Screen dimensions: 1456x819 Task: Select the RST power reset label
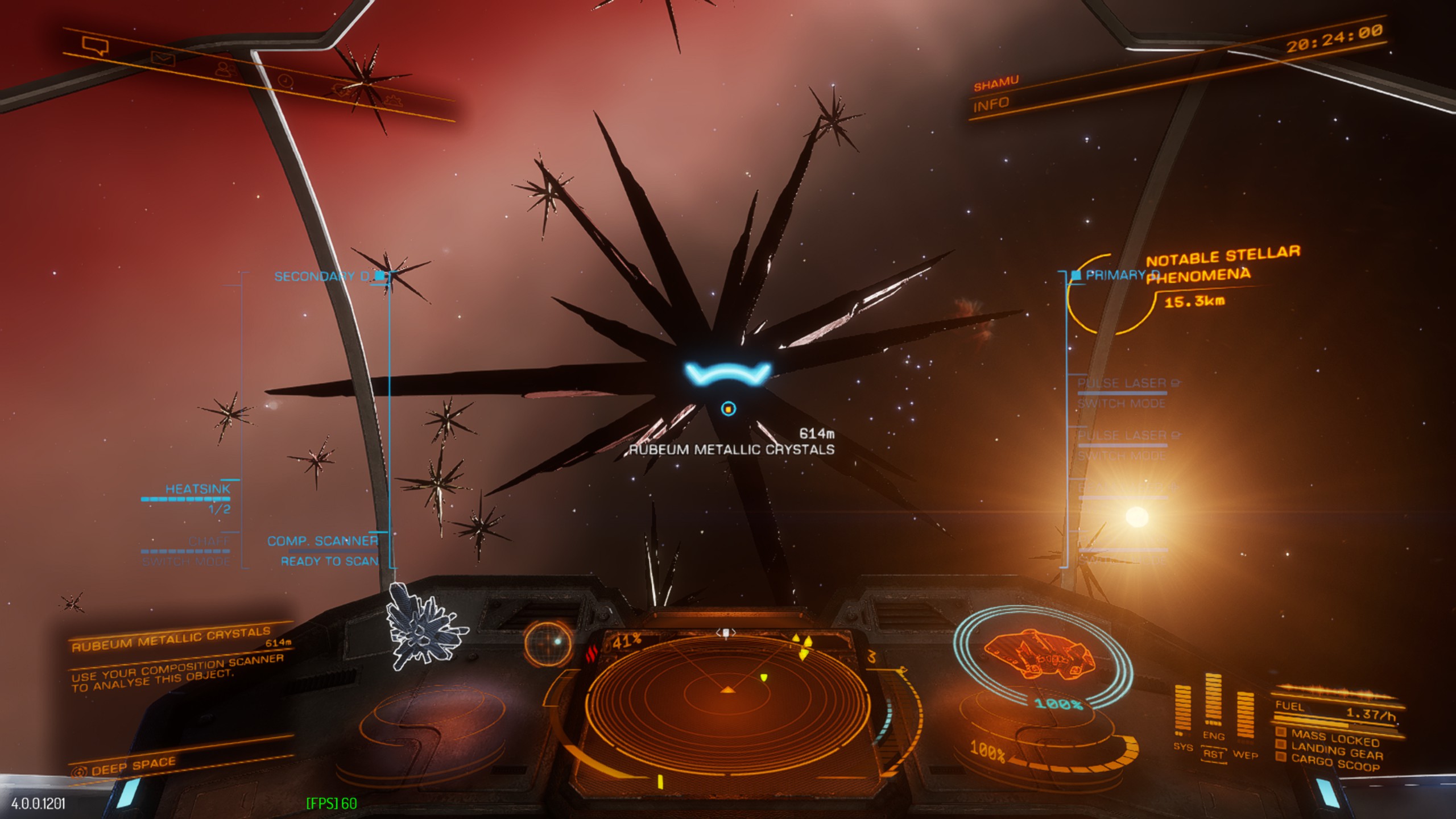tap(1213, 754)
